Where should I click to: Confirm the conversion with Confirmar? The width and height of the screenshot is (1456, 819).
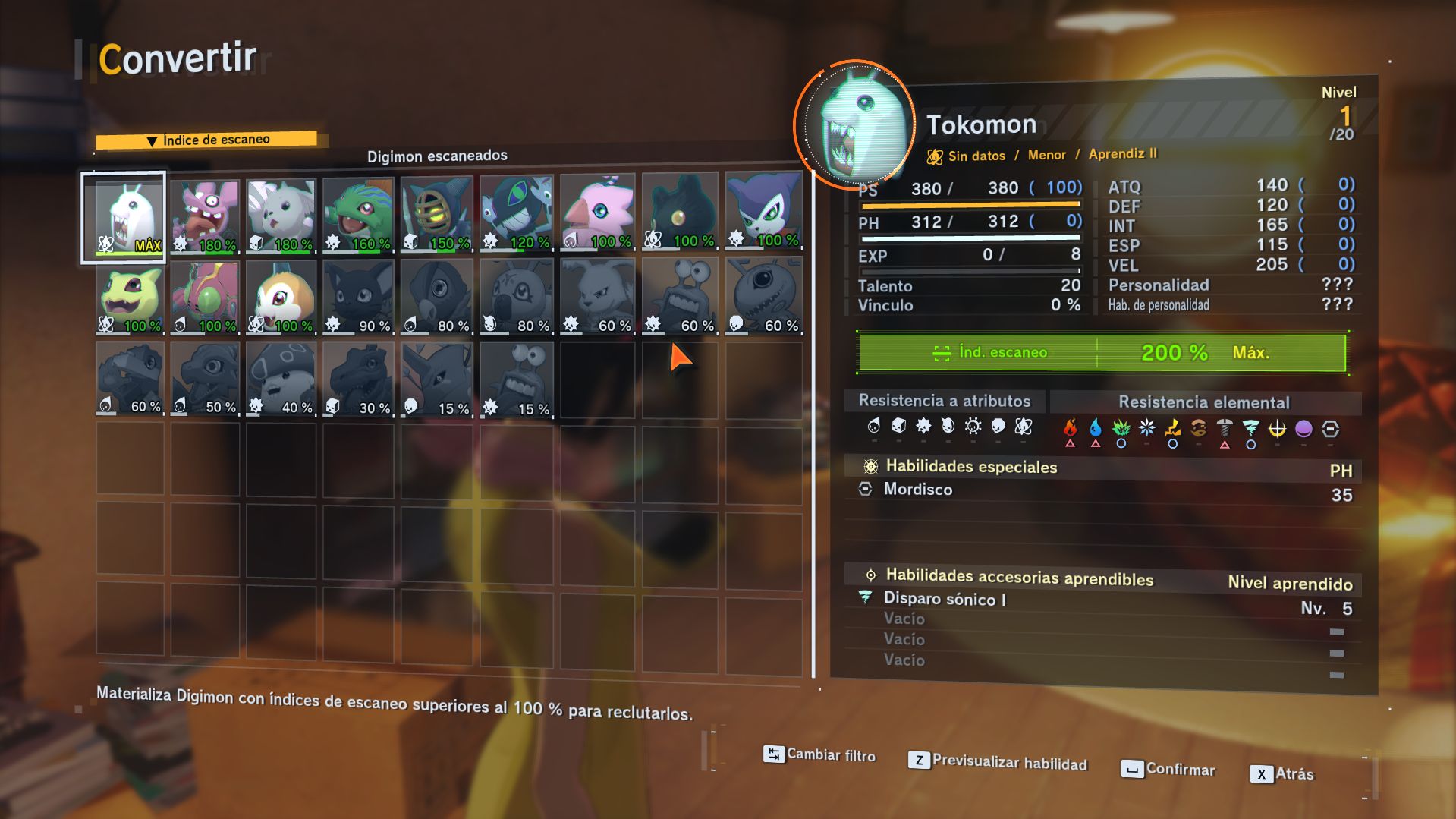(1168, 769)
